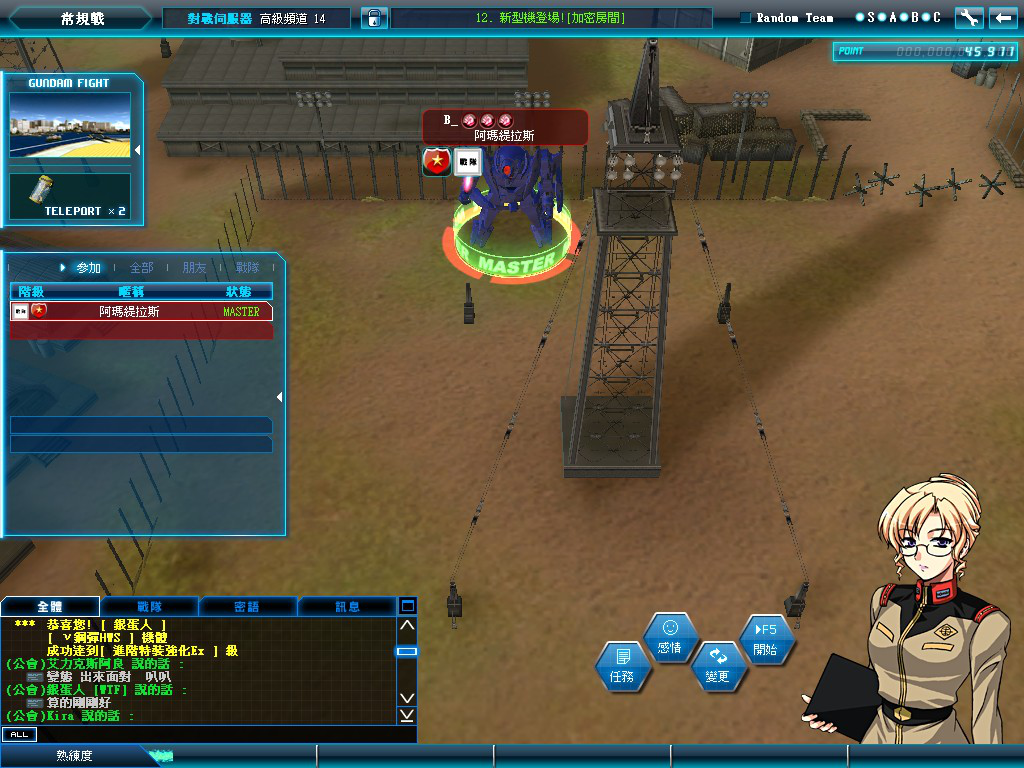Switch chat to 全體 tab
Image resolution: width=1024 pixels, height=768 pixels.
(50, 606)
